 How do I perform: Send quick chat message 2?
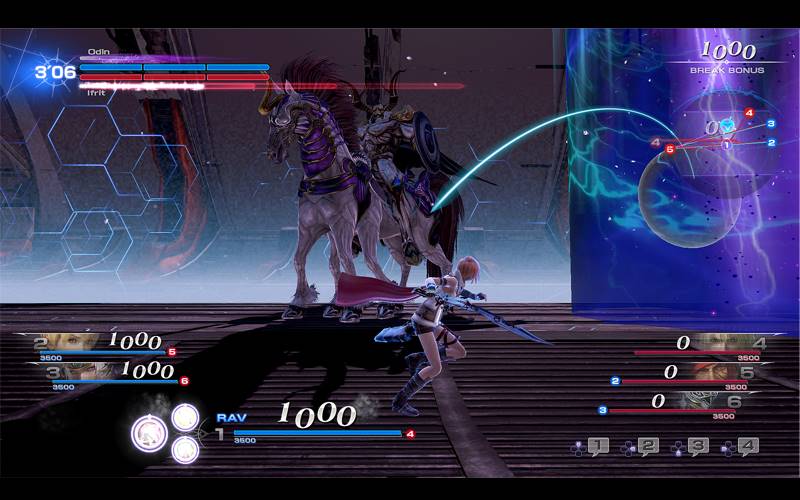point(647,447)
